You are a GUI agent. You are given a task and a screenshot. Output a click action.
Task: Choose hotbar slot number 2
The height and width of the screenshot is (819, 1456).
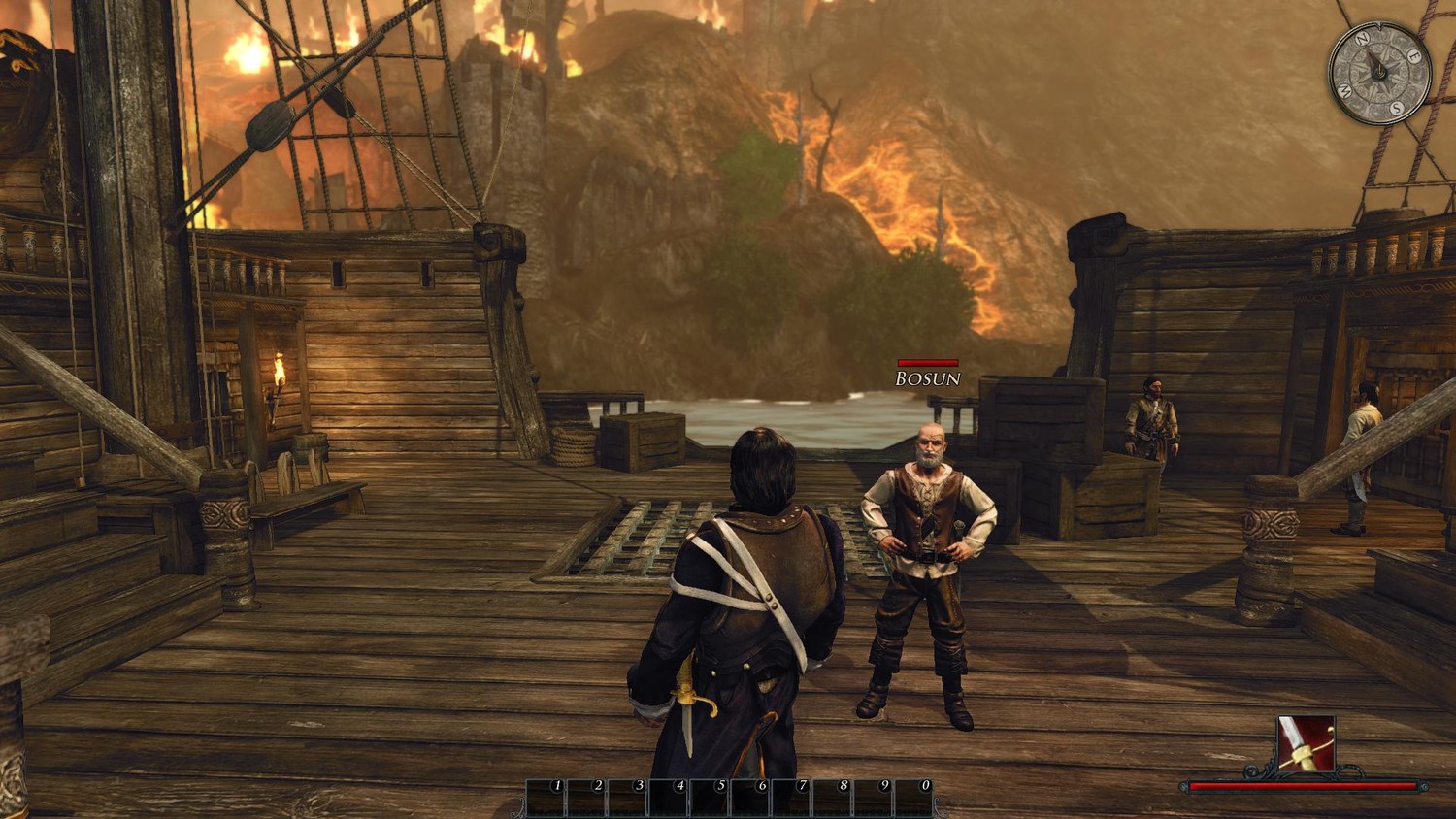pos(587,799)
